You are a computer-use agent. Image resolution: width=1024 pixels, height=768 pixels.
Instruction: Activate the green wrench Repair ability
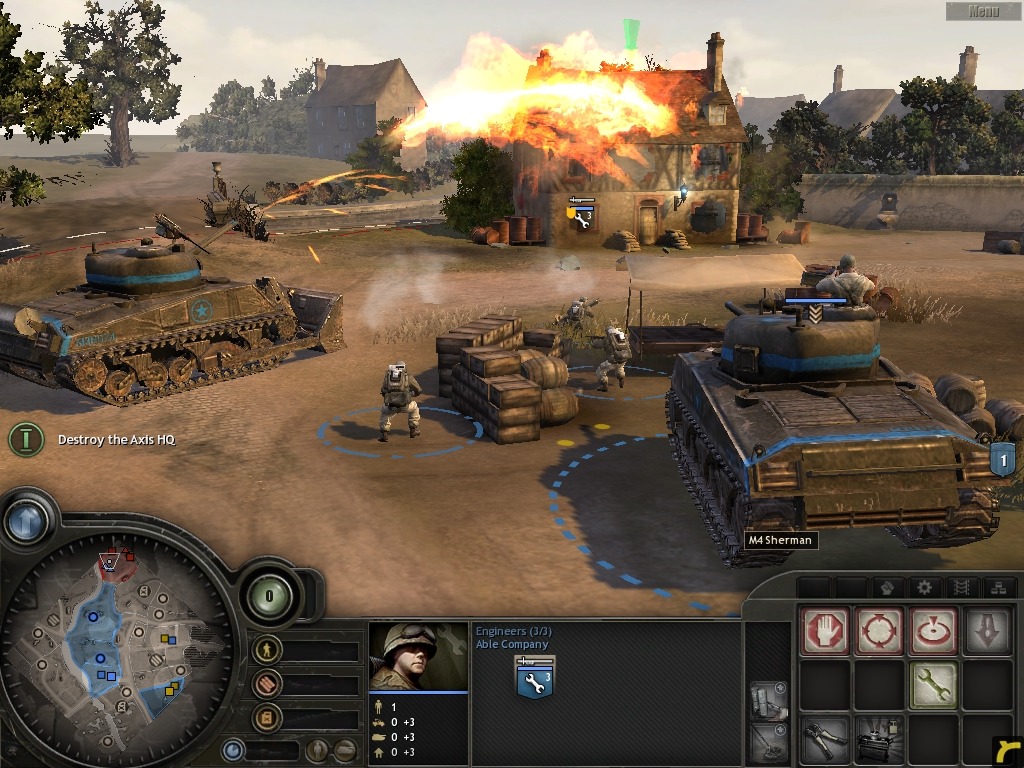coord(933,685)
